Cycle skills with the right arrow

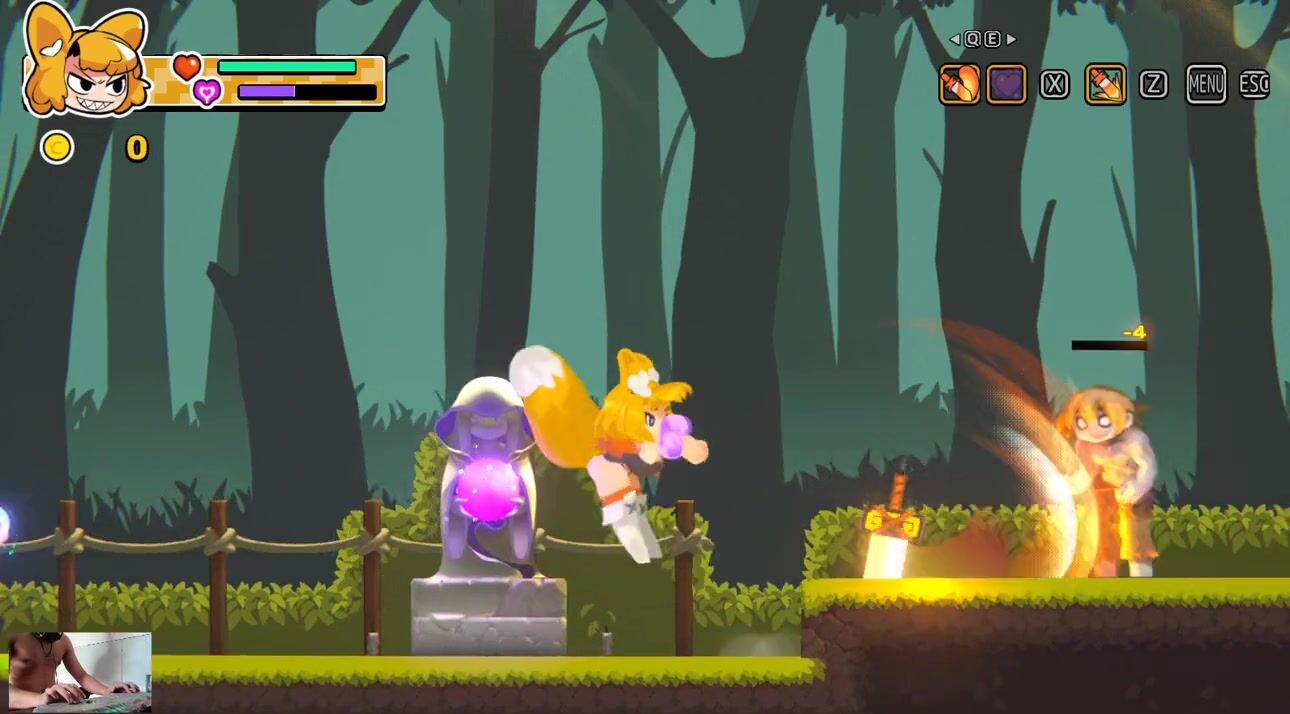(x=1011, y=40)
